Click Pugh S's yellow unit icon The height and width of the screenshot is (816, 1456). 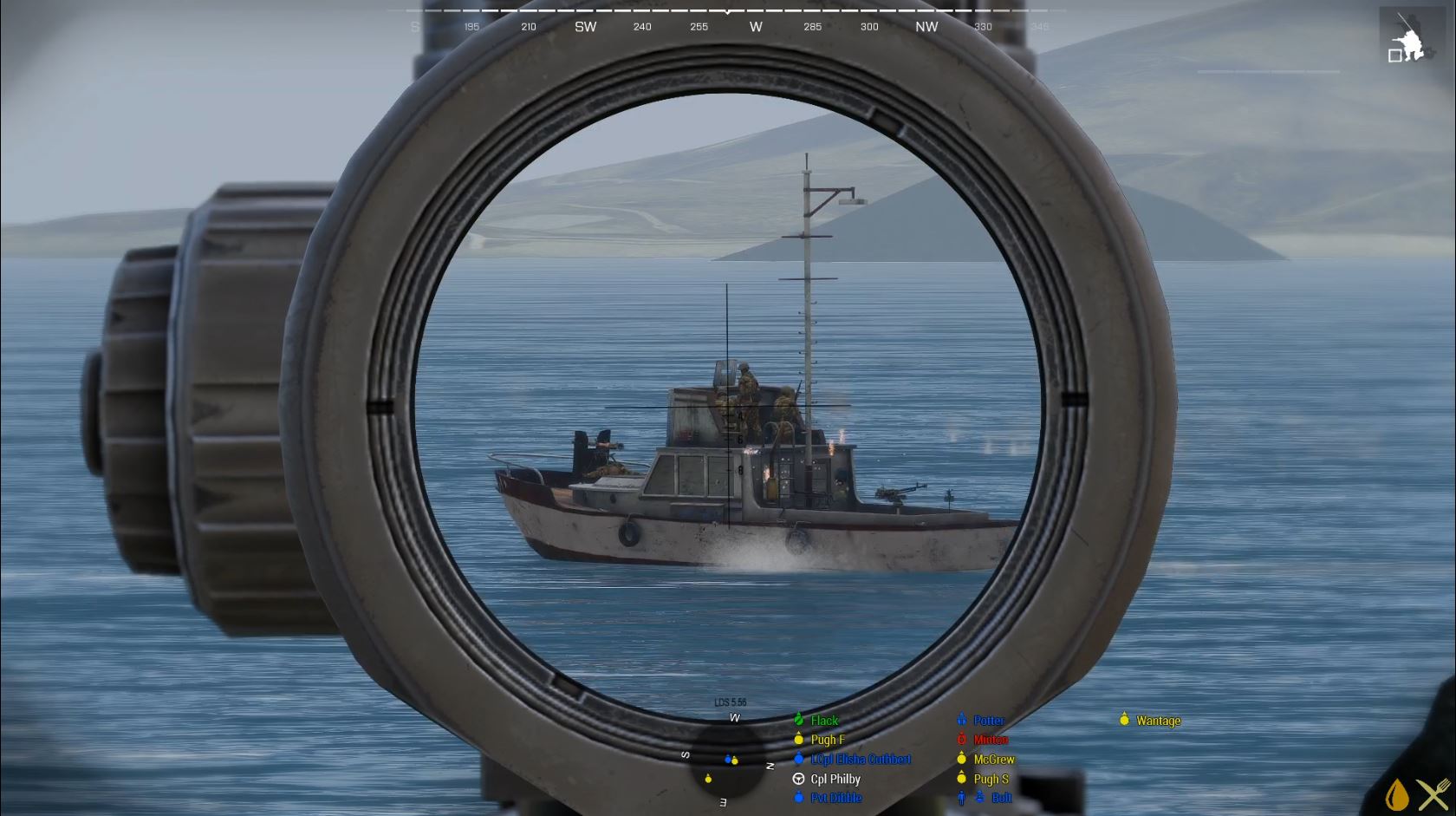tap(963, 778)
